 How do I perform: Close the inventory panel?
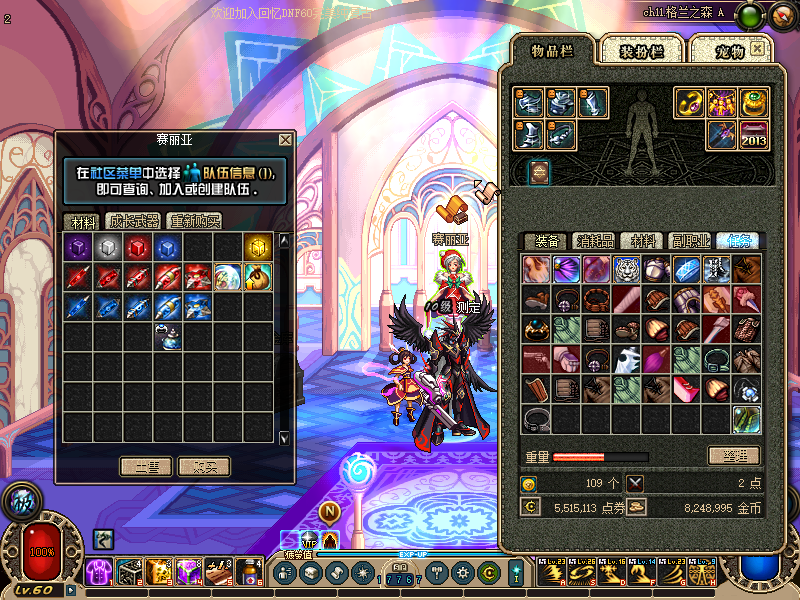[x=758, y=47]
